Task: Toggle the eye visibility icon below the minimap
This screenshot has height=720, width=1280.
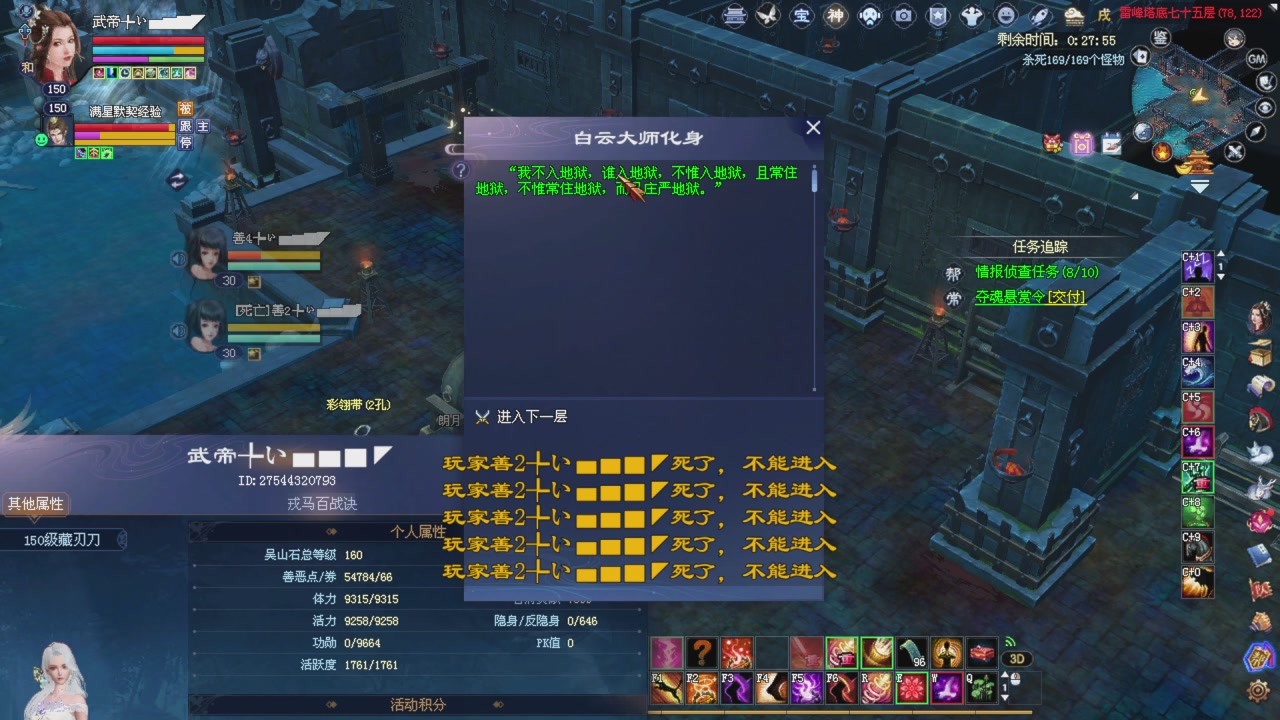Action: click(1264, 107)
